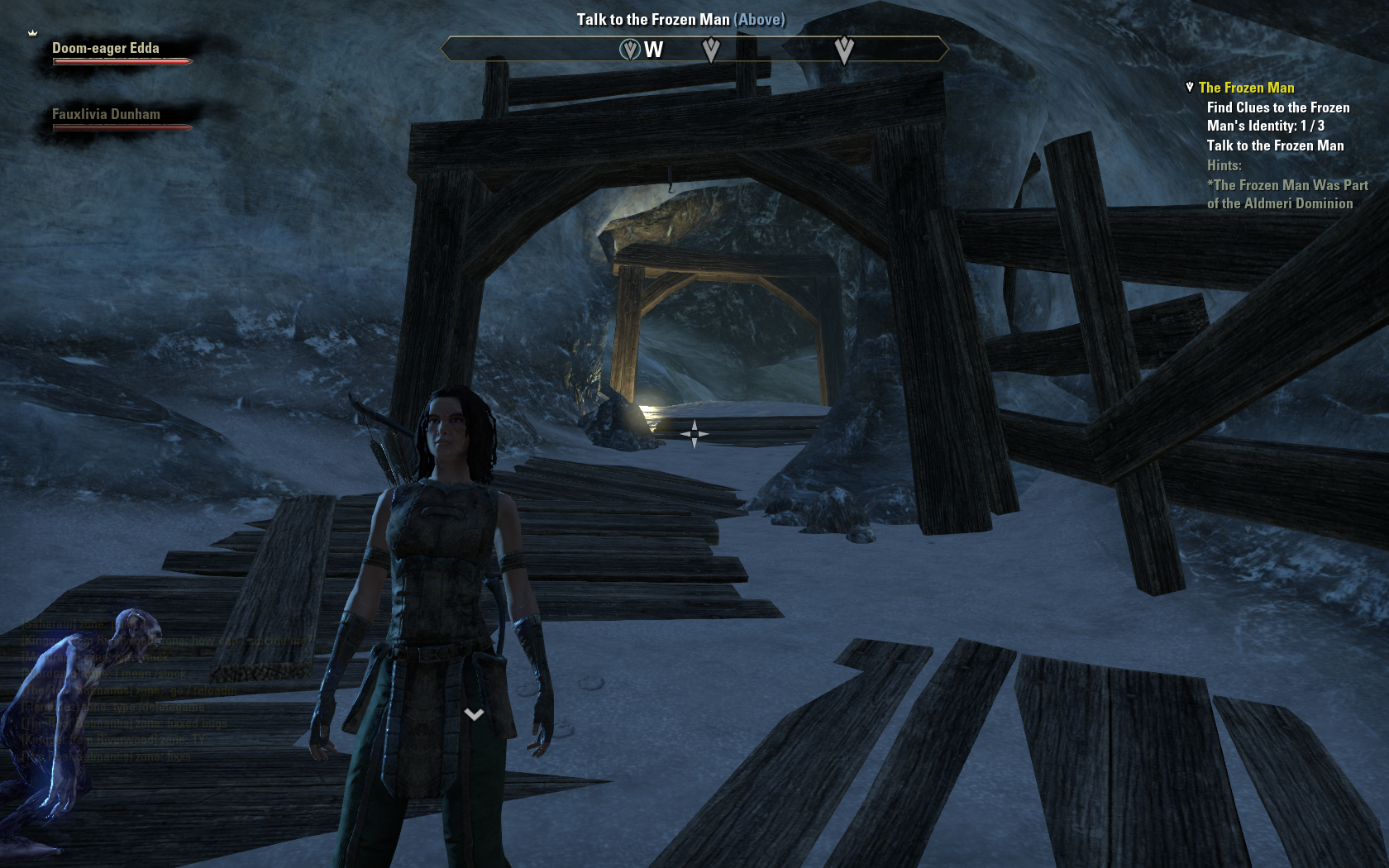This screenshot has width=1389, height=868.
Task: Select Doom-eager Edda's group frame
Action: 117,51
